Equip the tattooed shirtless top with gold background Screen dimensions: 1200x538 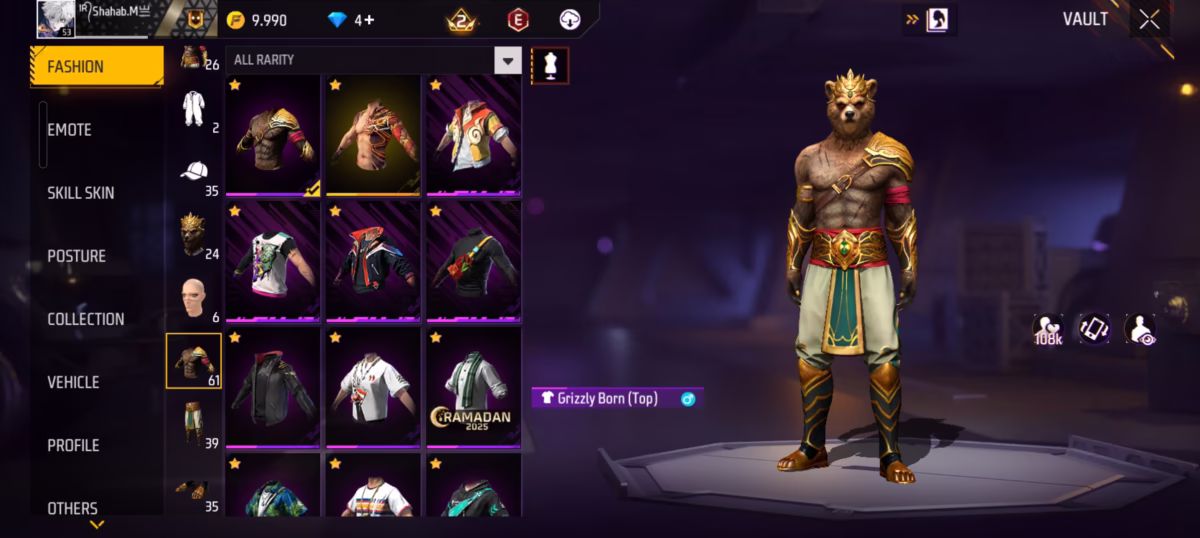click(x=373, y=135)
